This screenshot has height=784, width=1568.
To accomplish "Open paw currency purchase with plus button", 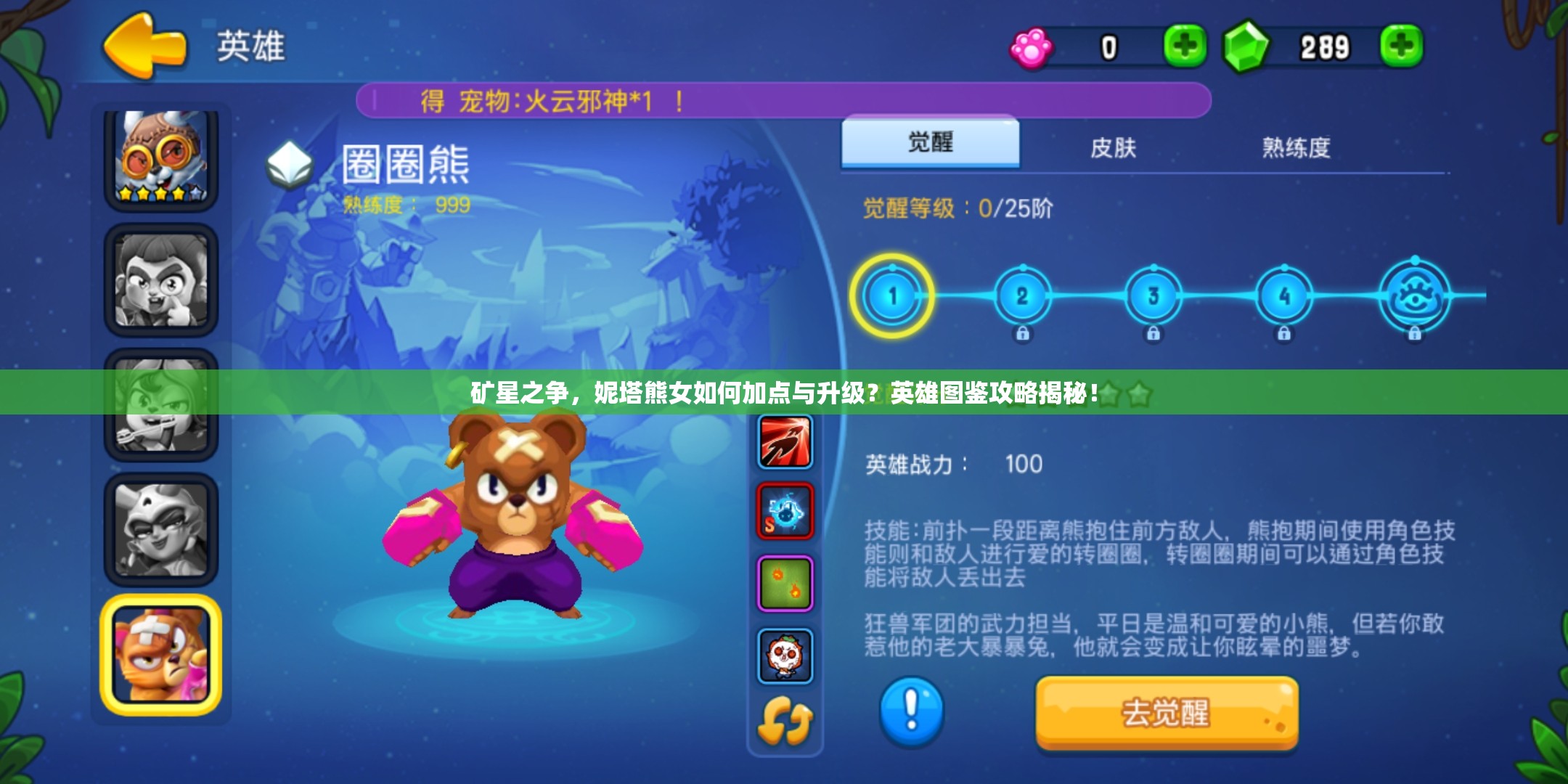I will pos(1185,45).
